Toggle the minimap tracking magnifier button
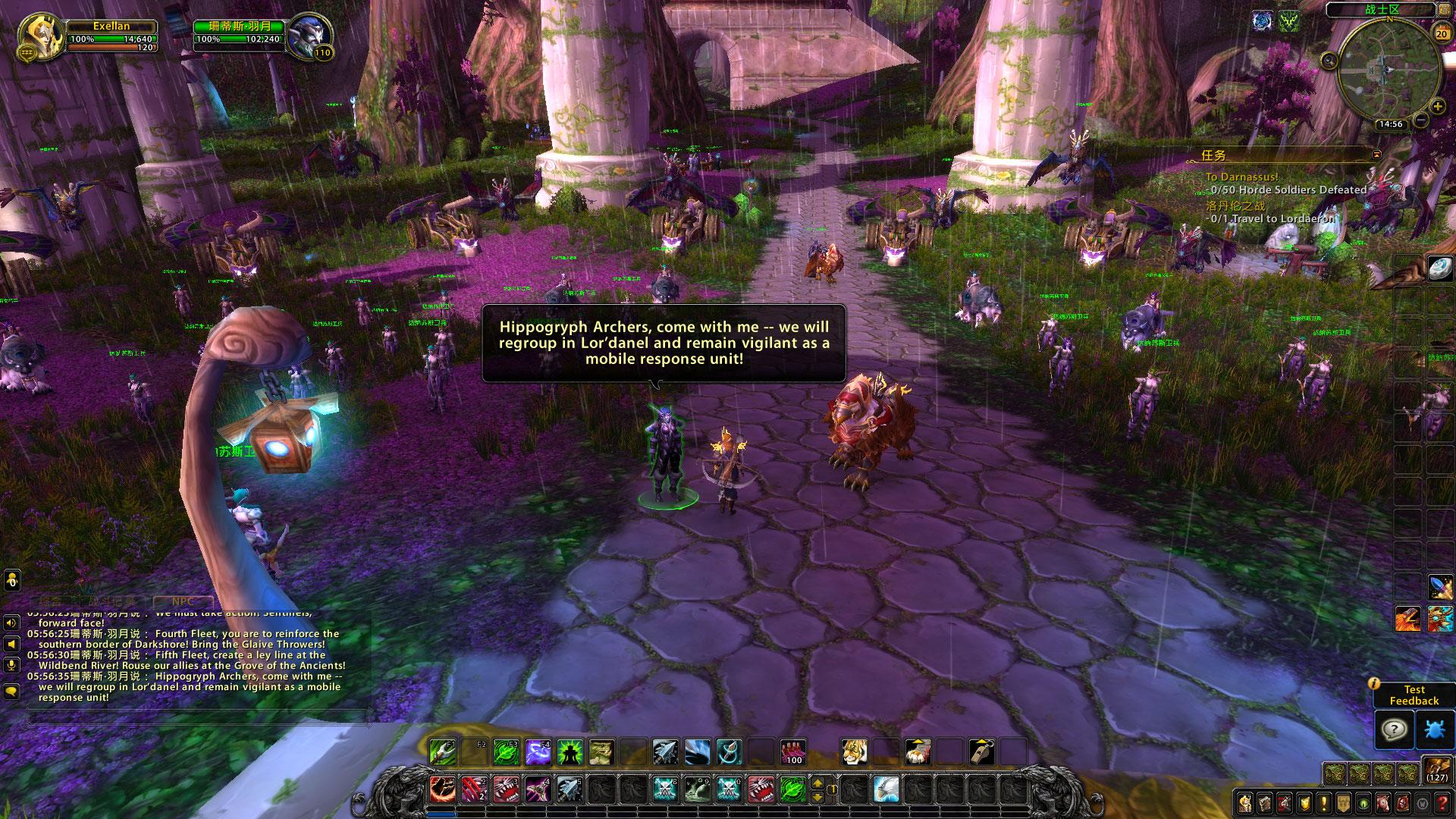Screen dimensions: 1456x819 tap(1329, 61)
